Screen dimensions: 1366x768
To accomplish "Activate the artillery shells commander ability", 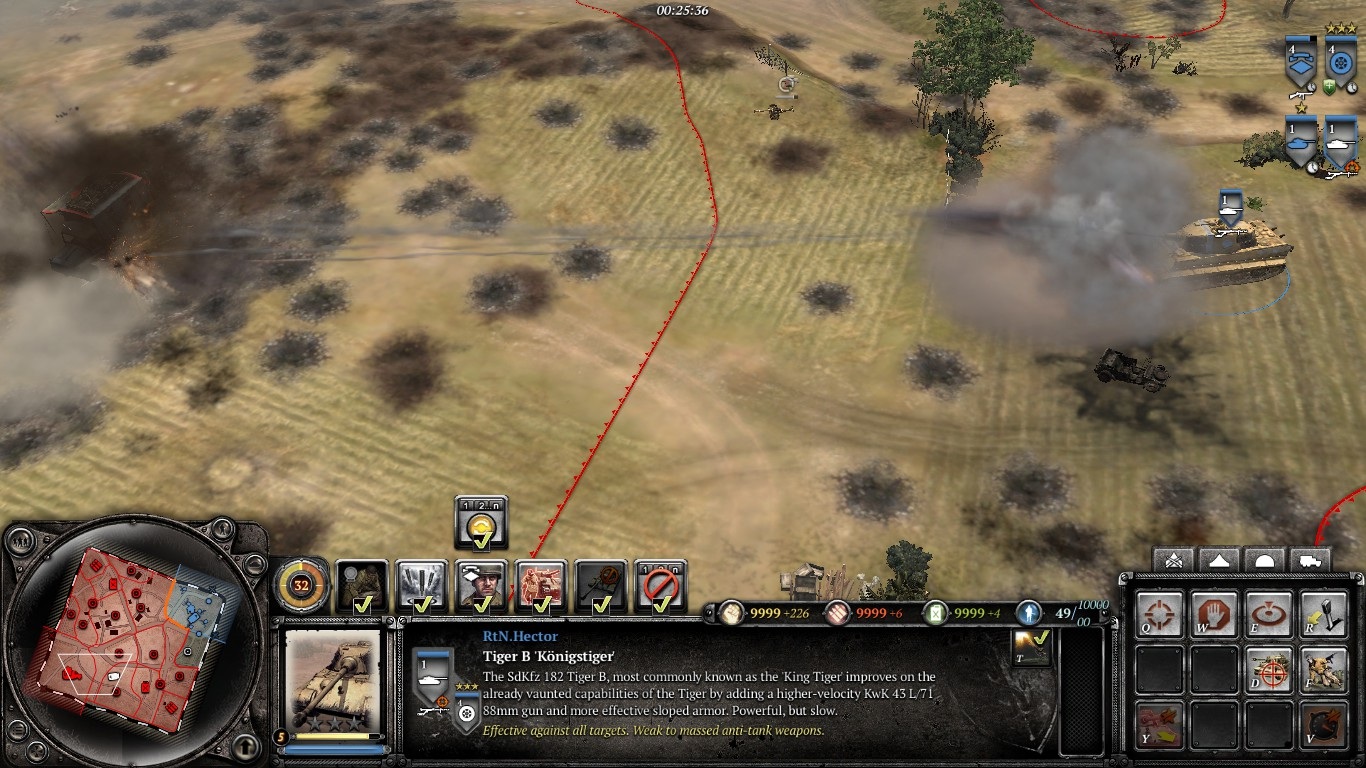I will click(421, 585).
